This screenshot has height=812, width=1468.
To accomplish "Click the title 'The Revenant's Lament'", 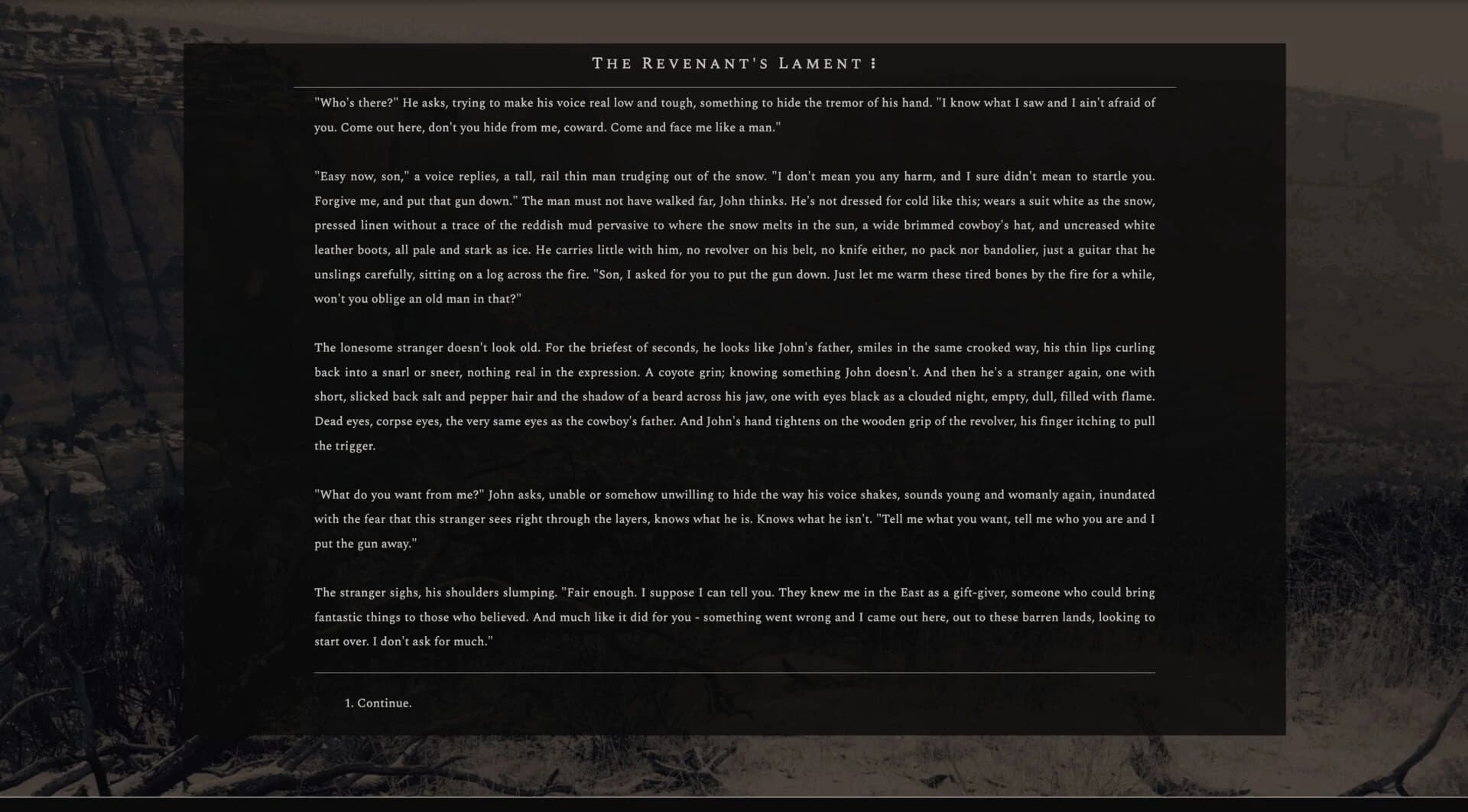I will click(726, 63).
